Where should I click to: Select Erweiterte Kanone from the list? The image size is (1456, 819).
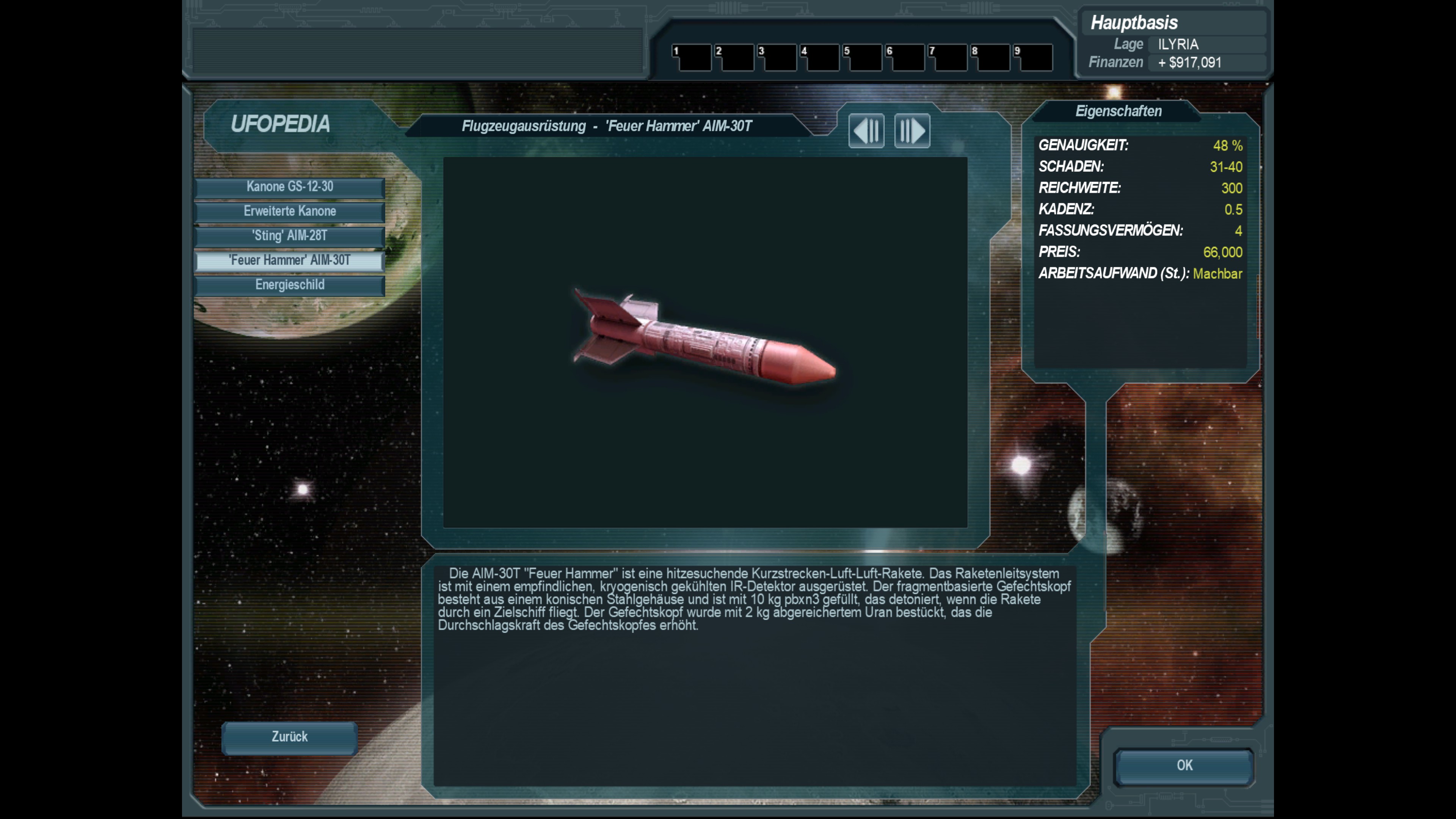[x=289, y=212]
